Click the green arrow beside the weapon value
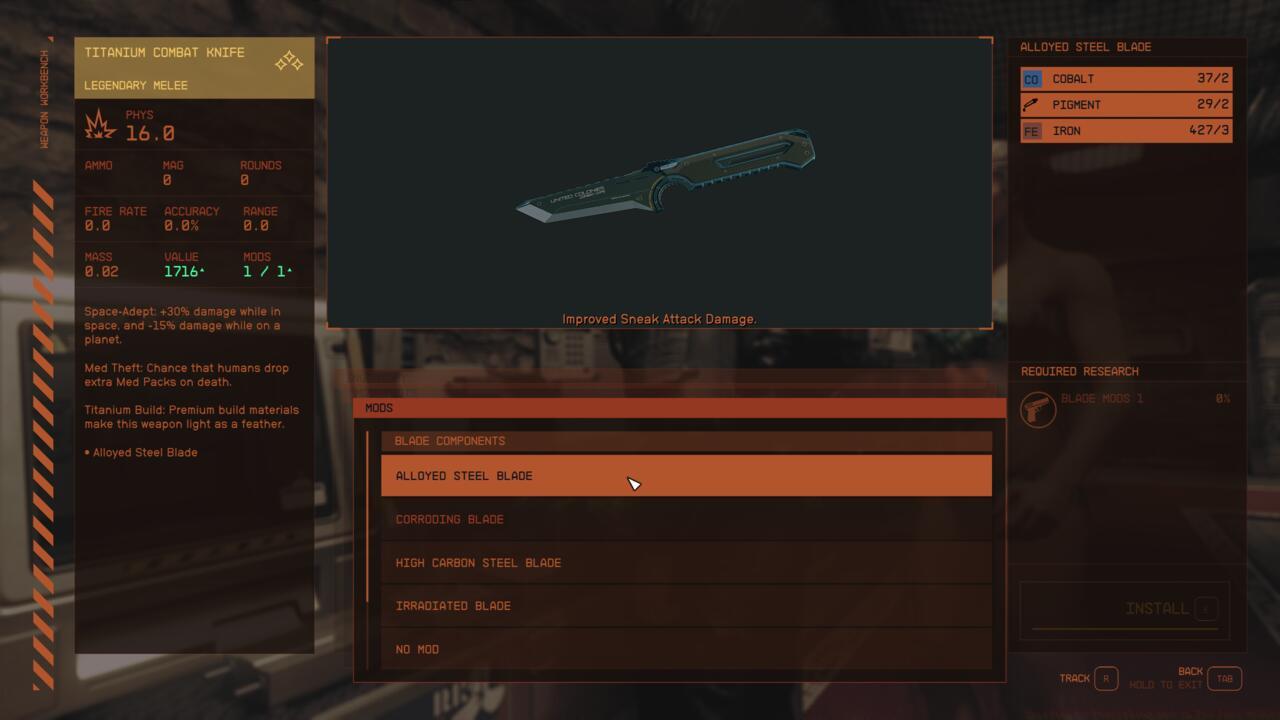The height and width of the screenshot is (720, 1280). click(202, 267)
